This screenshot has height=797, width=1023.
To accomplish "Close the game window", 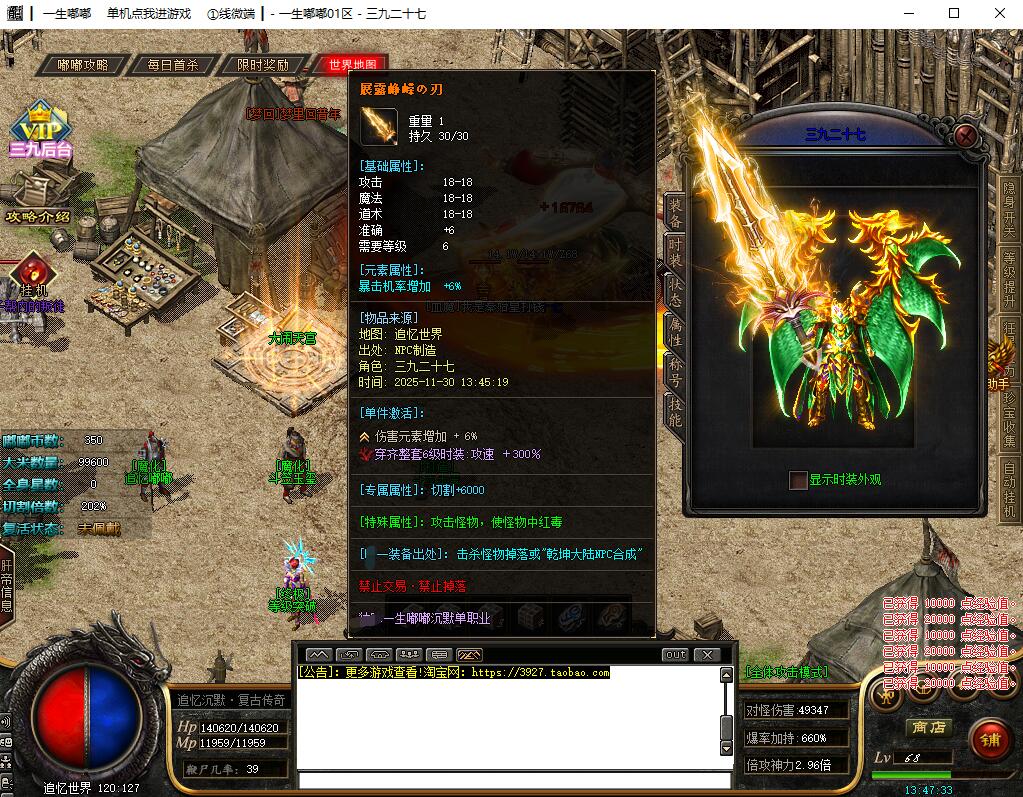I will 999,13.
